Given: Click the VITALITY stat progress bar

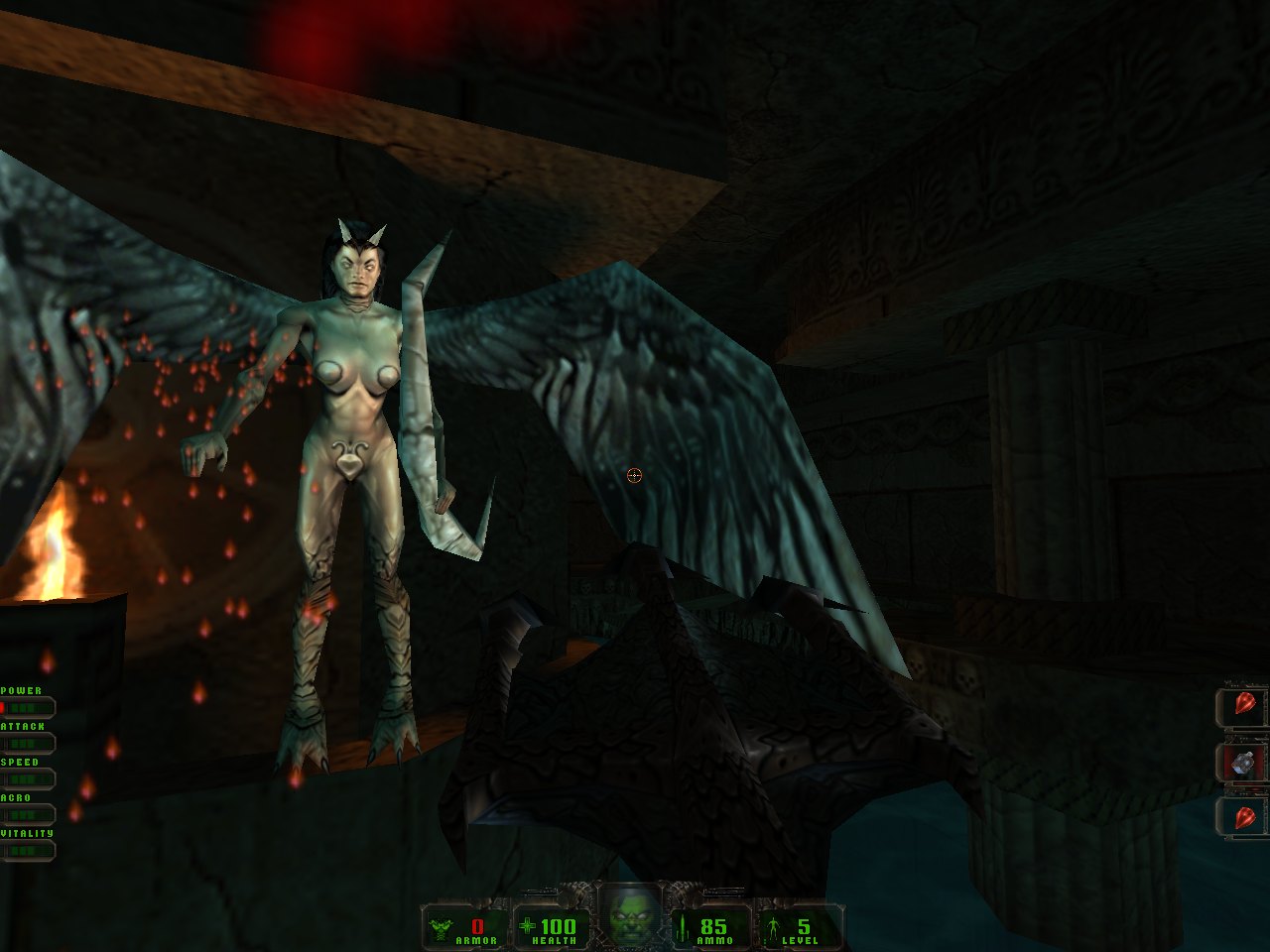Looking at the screenshot, I should [30, 850].
